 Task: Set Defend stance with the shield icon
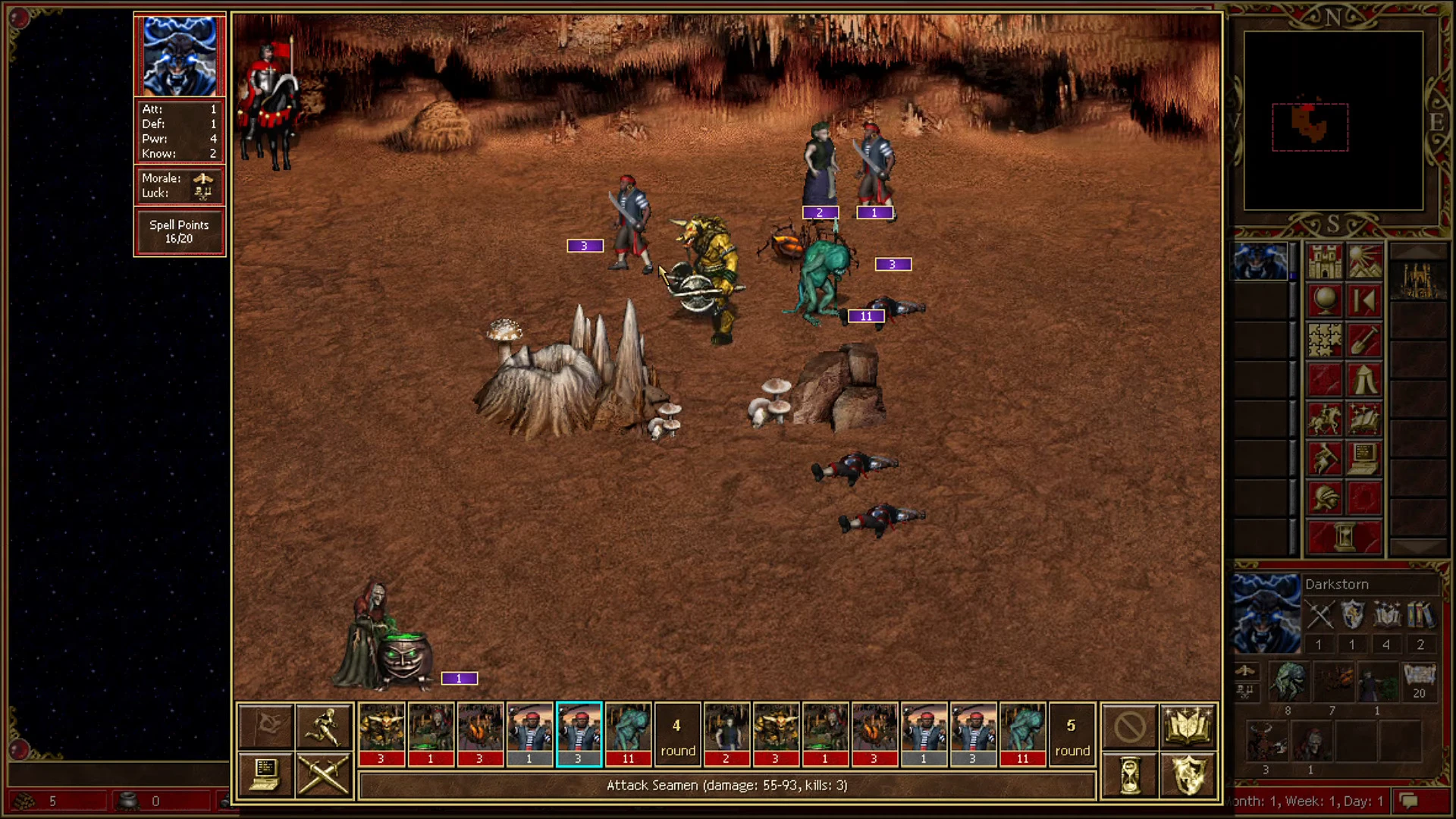point(1188,775)
